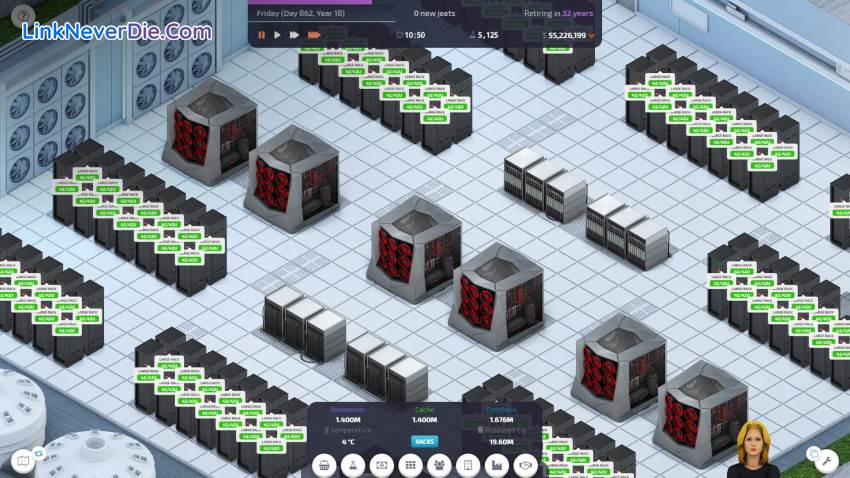This screenshot has height=478, width=850.
Task: Switch to double fast-forward speed
Action: [294, 35]
